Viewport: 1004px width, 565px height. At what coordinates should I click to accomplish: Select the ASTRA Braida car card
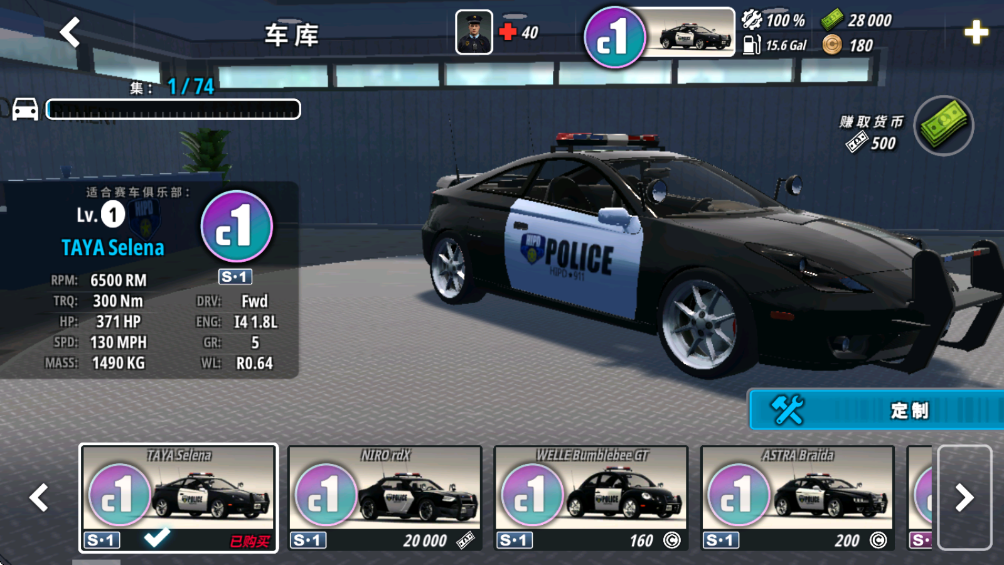(797, 498)
